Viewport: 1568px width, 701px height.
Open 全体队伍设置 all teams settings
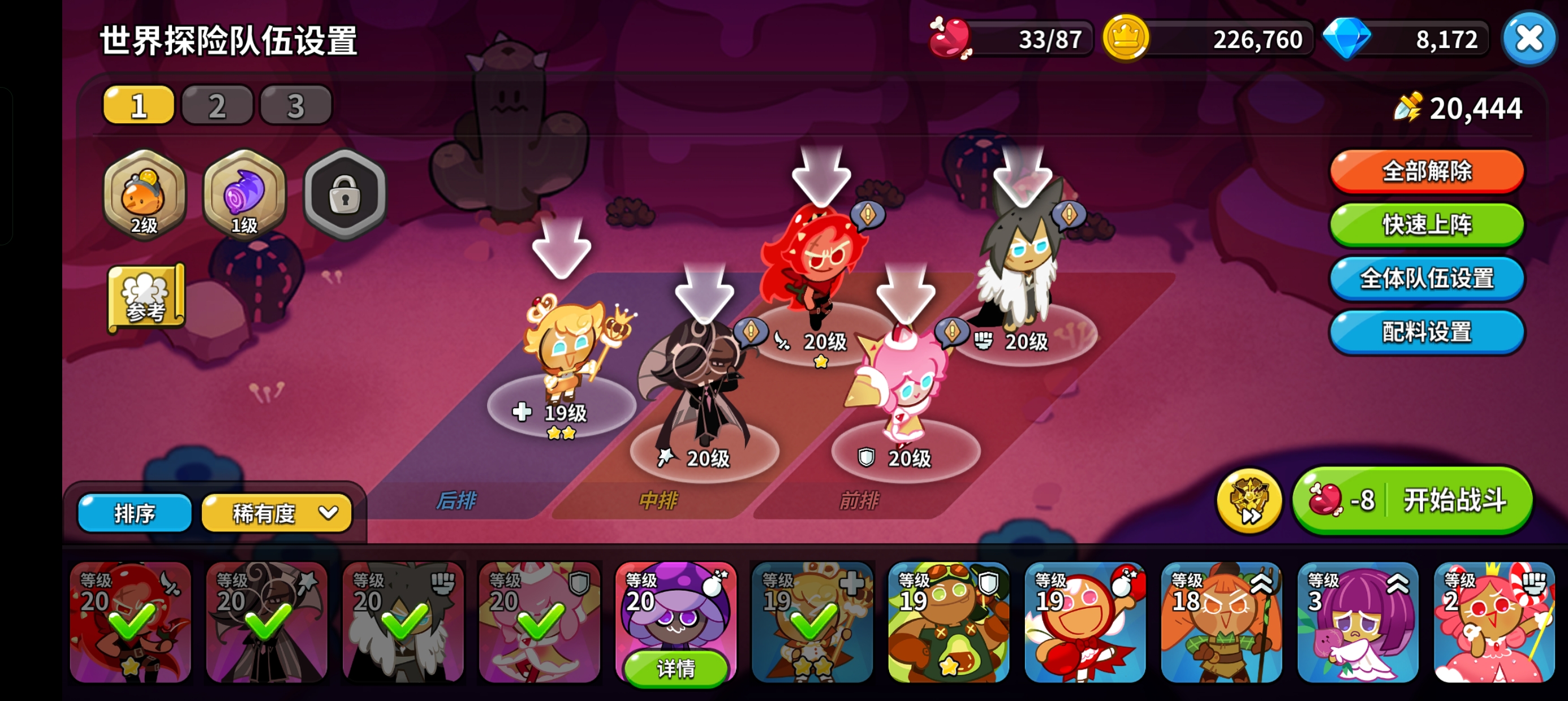tap(1426, 278)
